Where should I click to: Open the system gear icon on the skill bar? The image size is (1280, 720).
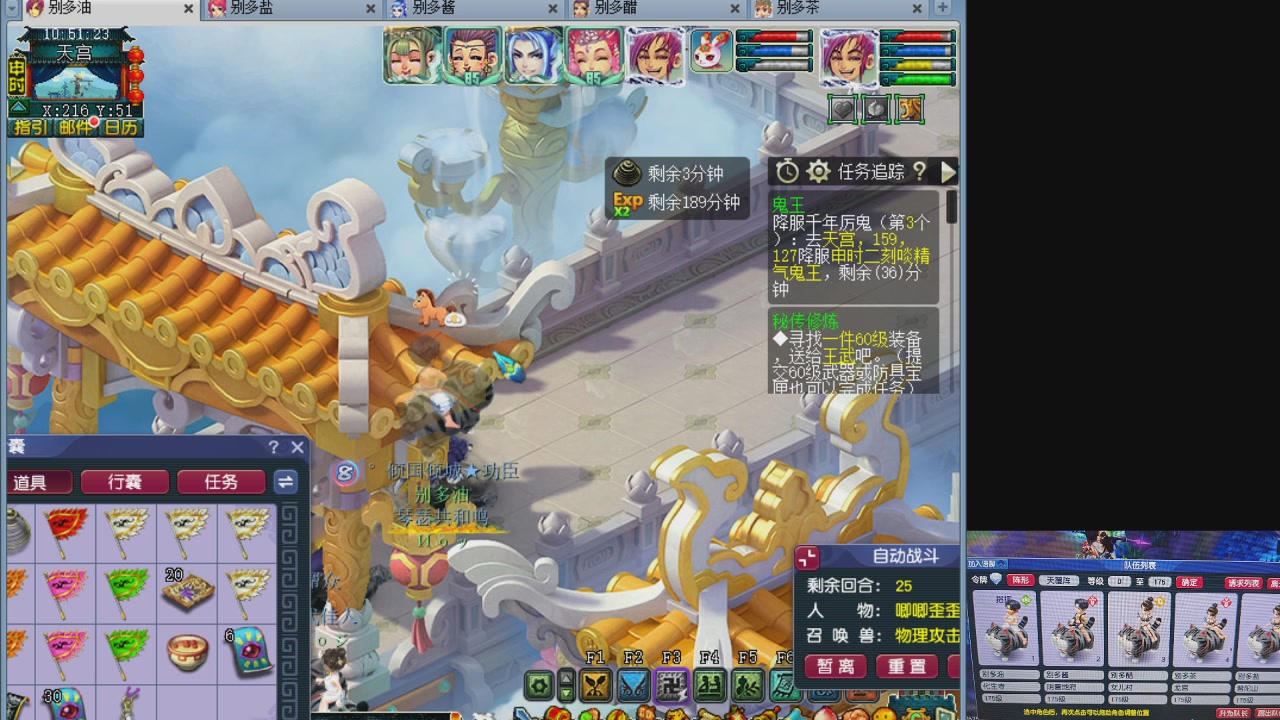click(x=539, y=687)
